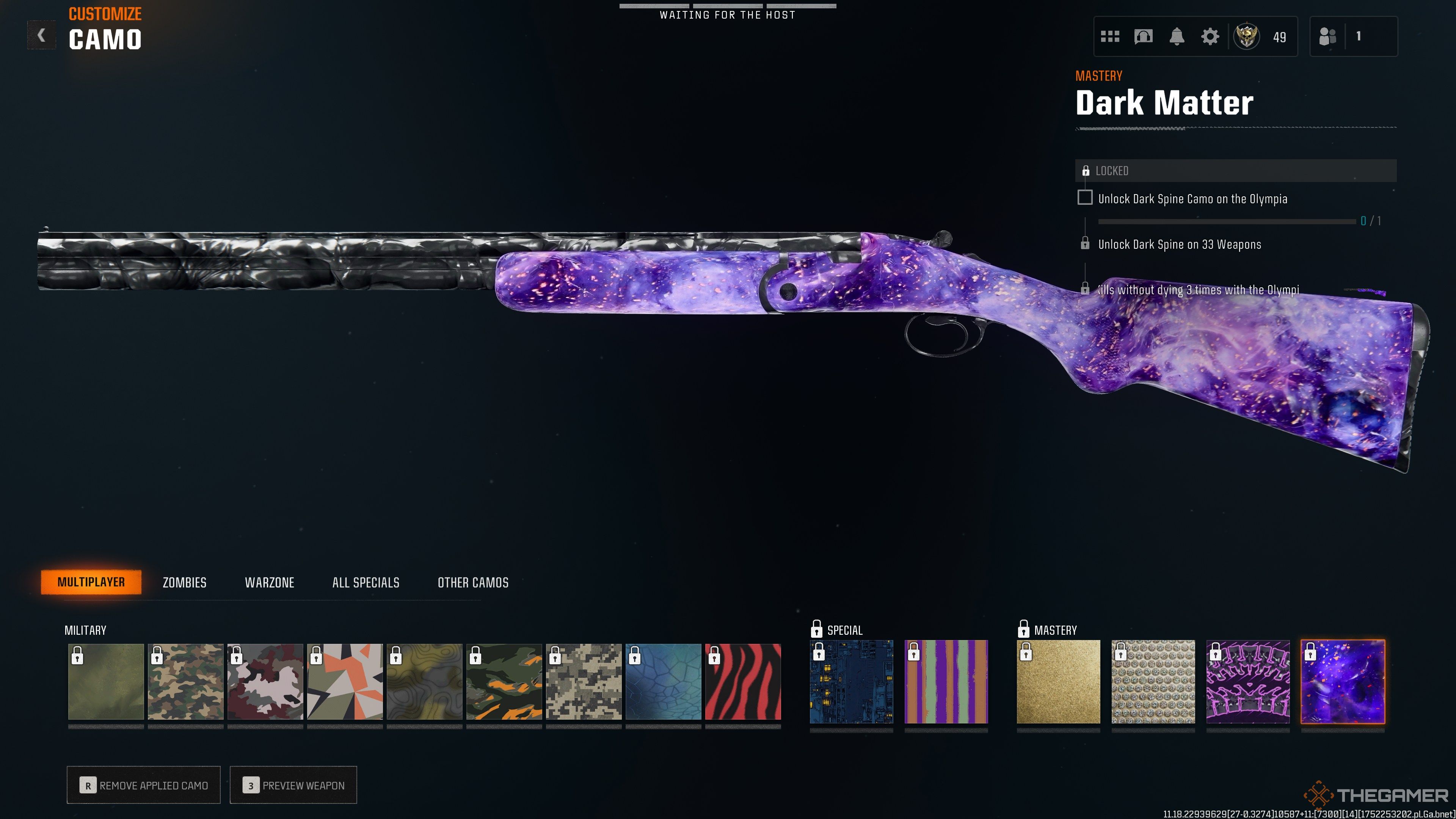Image resolution: width=1456 pixels, height=819 pixels.
Task: Open the Warzone camo tab
Action: pos(269,582)
